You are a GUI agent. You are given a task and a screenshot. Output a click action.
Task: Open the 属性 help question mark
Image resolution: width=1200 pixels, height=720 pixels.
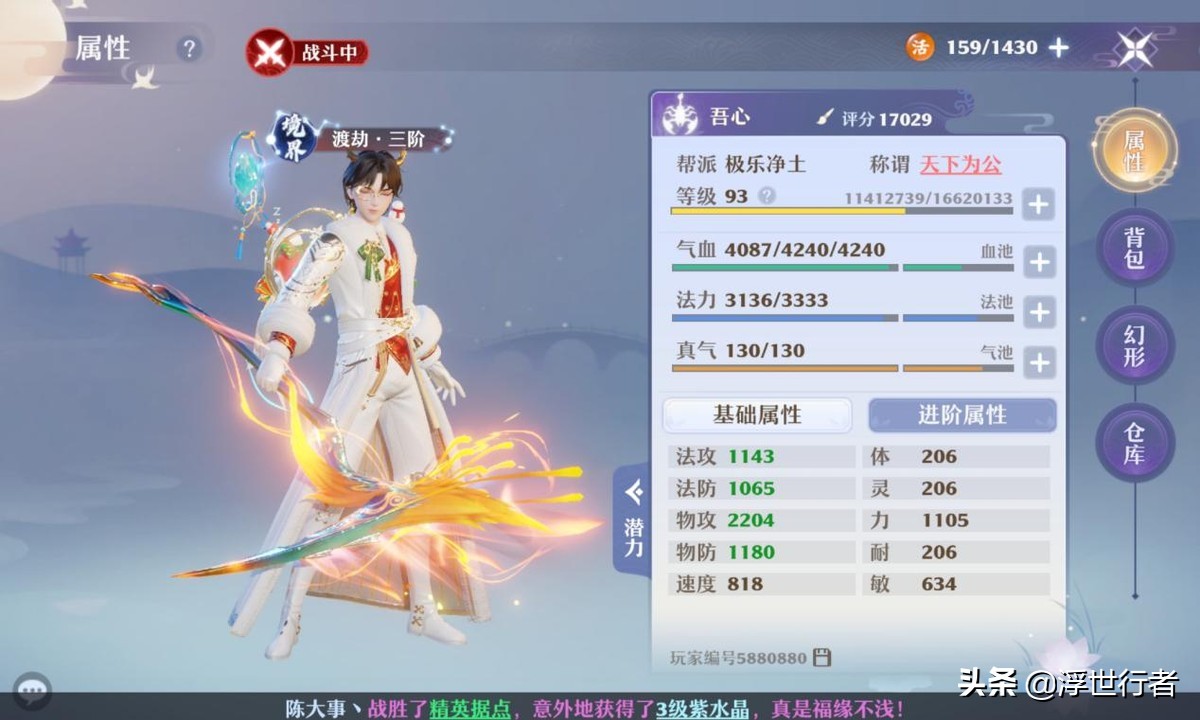coord(189,49)
